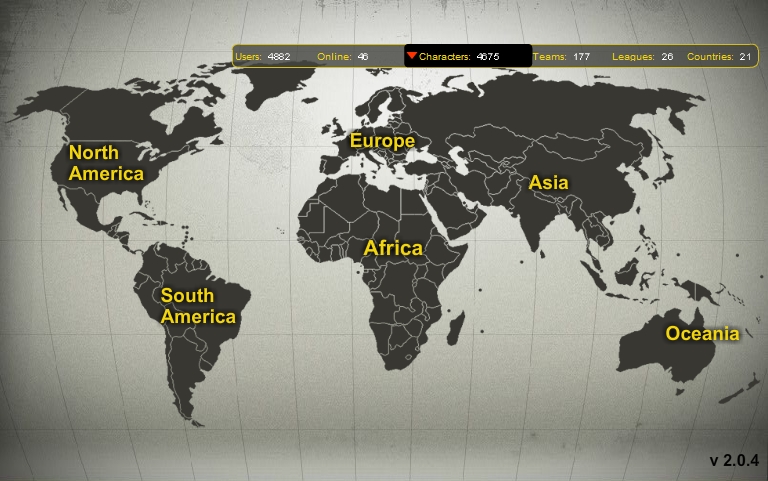This screenshot has height=481, width=768.
Task: Open the Africa region
Action: click(393, 247)
